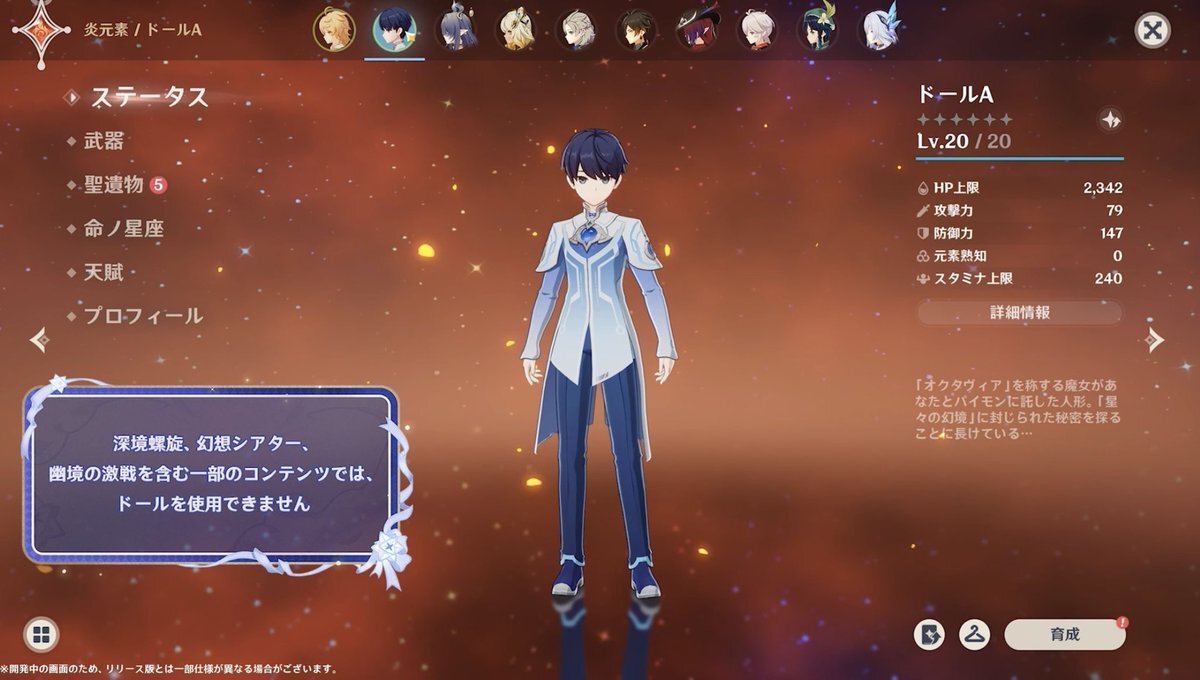
Task: Open the 武器 weapon menu
Action: [x=103, y=142]
